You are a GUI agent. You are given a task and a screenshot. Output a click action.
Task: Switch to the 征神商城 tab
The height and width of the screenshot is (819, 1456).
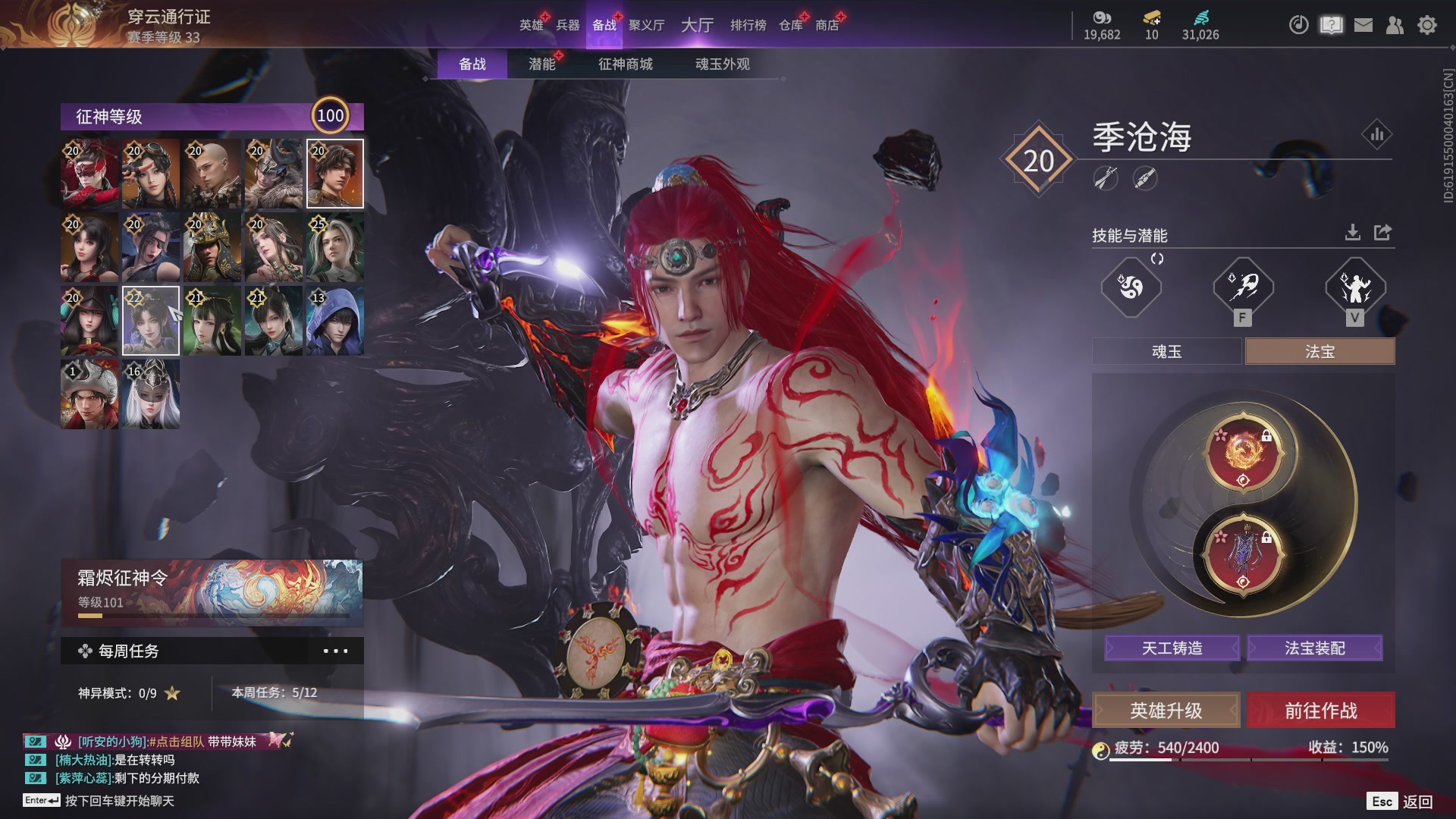pos(625,64)
